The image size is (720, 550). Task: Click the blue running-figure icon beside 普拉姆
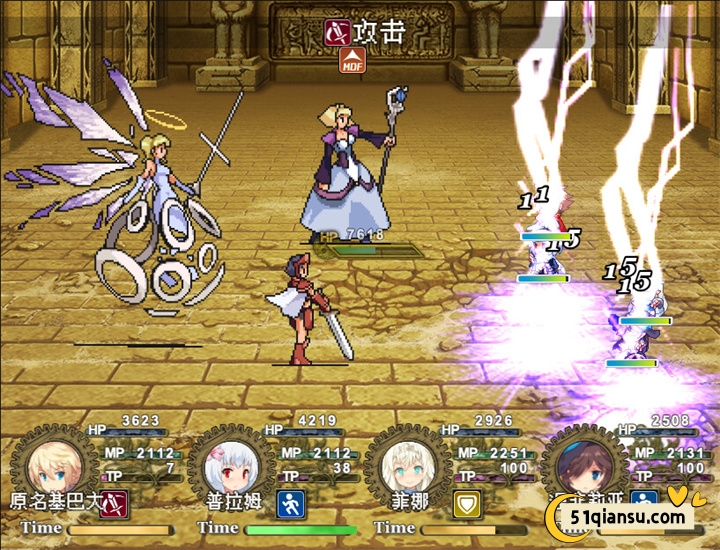291,503
